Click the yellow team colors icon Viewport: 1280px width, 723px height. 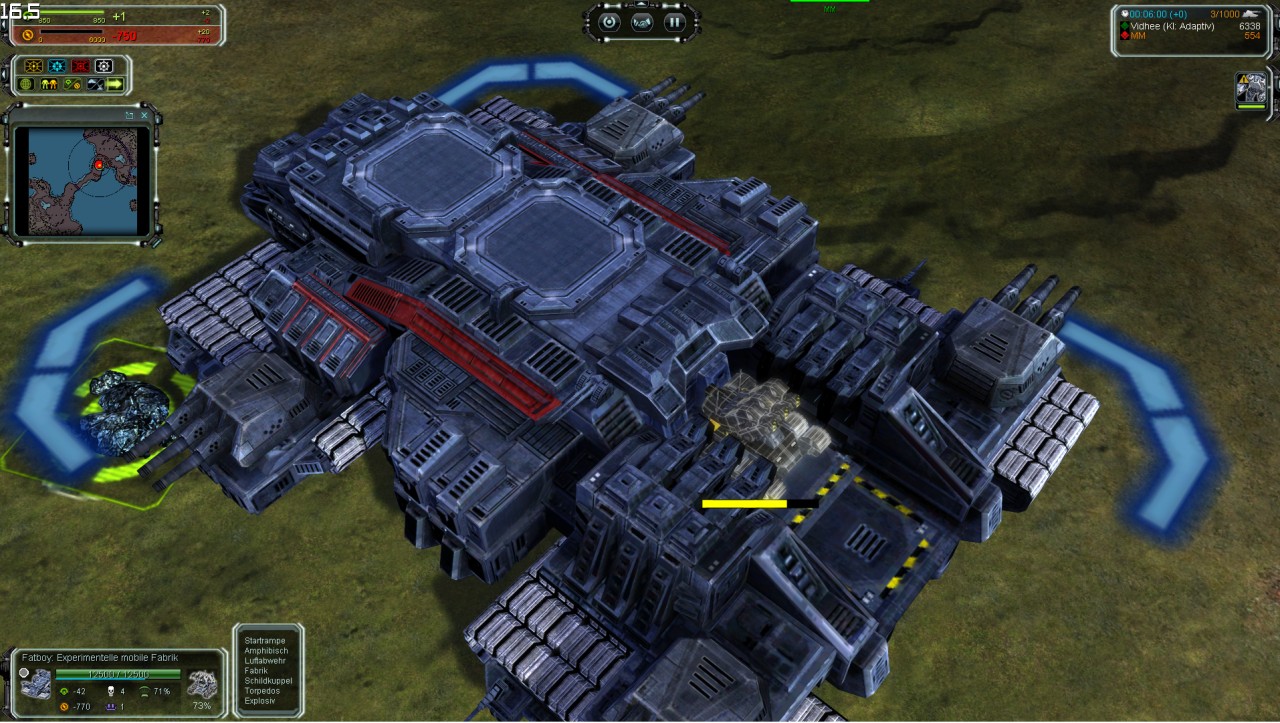pyautogui.click(x=48, y=84)
